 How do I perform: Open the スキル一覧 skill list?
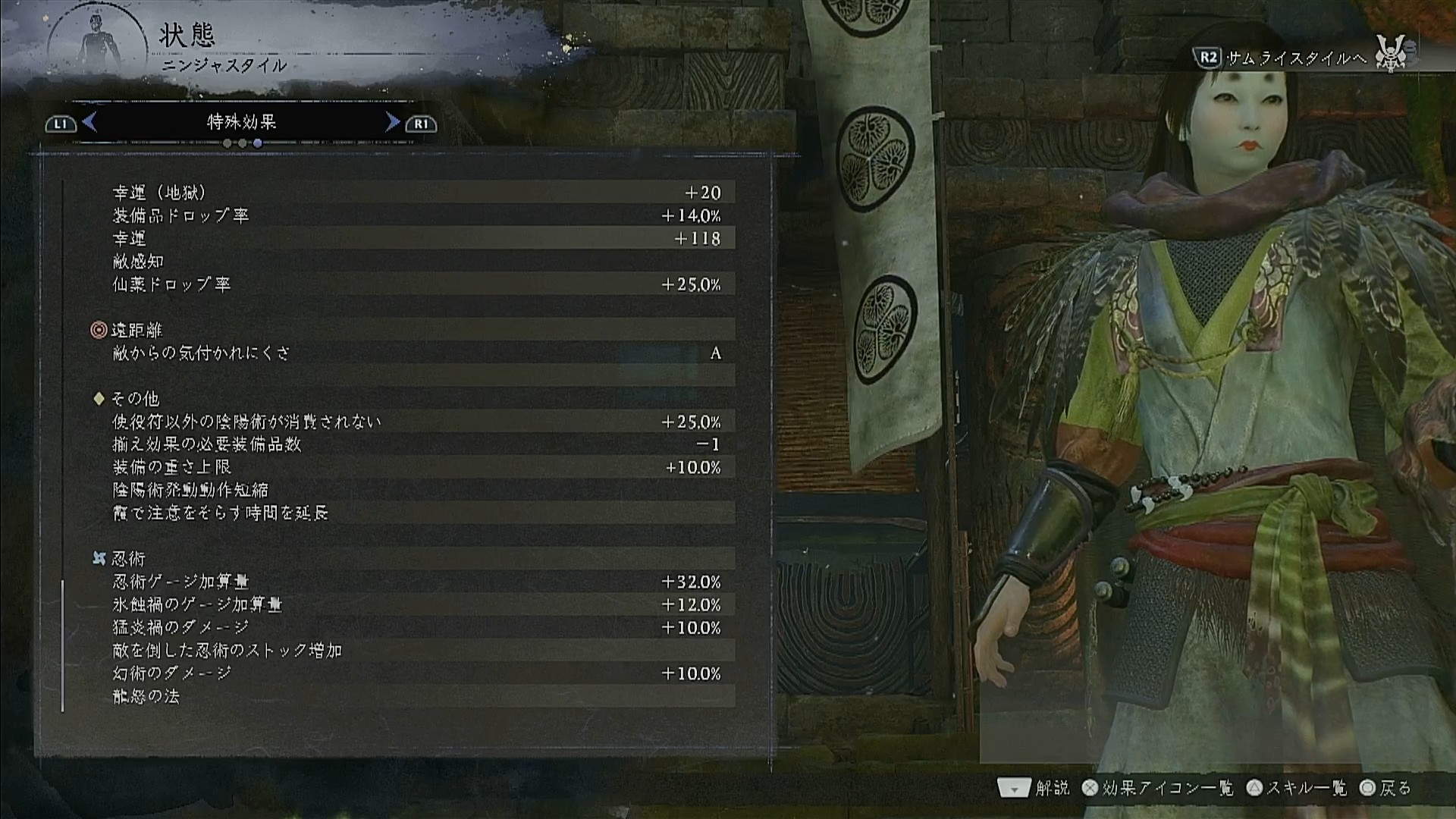click(1297, 789)
